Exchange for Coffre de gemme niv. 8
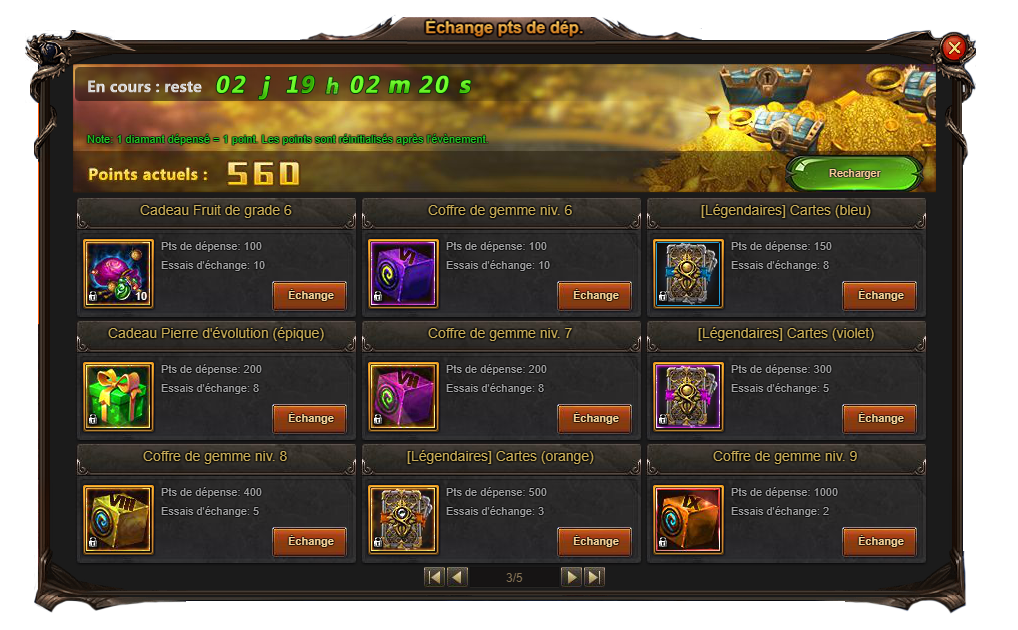 (310, 541)
